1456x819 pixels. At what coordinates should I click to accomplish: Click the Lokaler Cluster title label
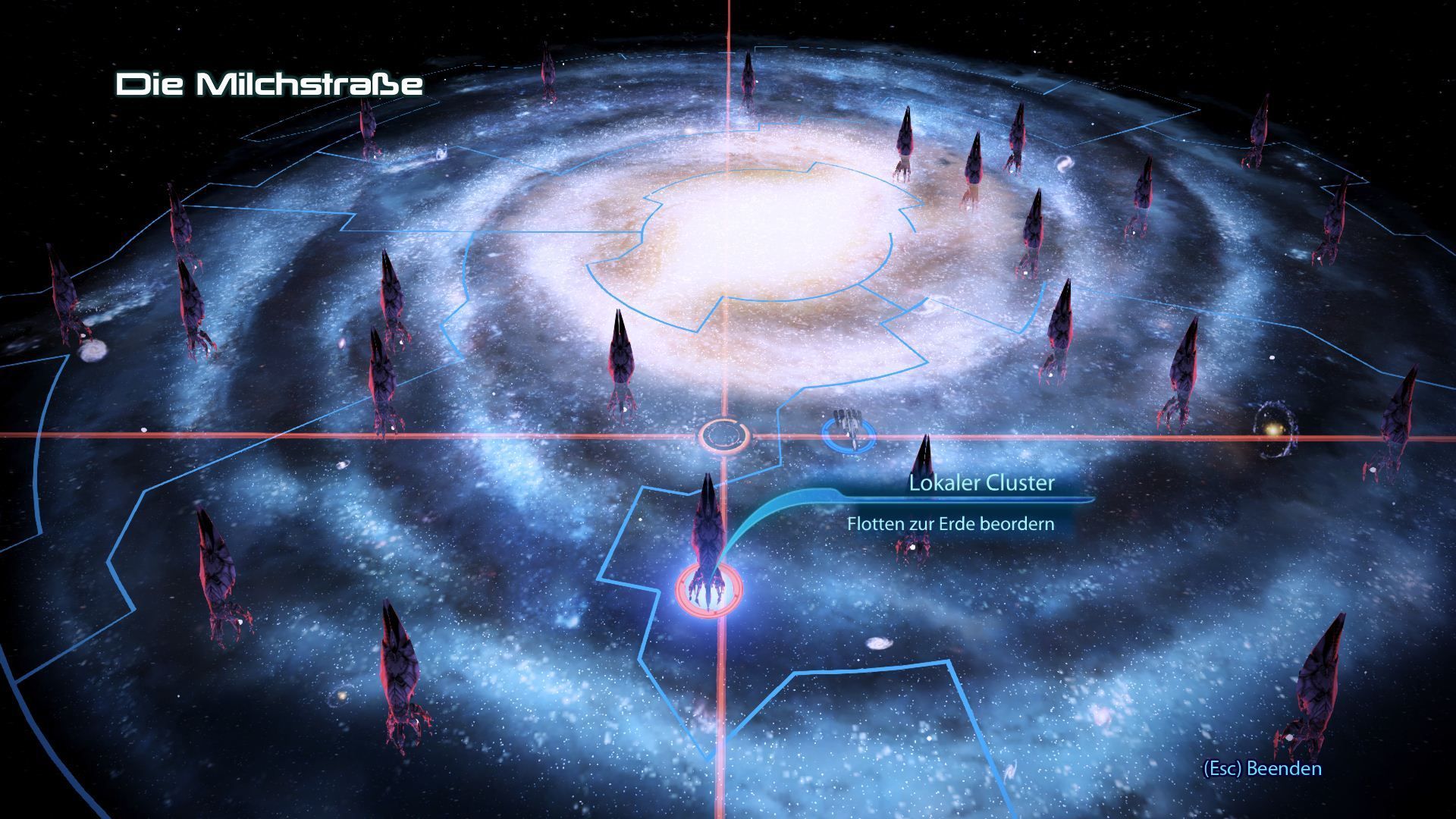pos(981,484)
